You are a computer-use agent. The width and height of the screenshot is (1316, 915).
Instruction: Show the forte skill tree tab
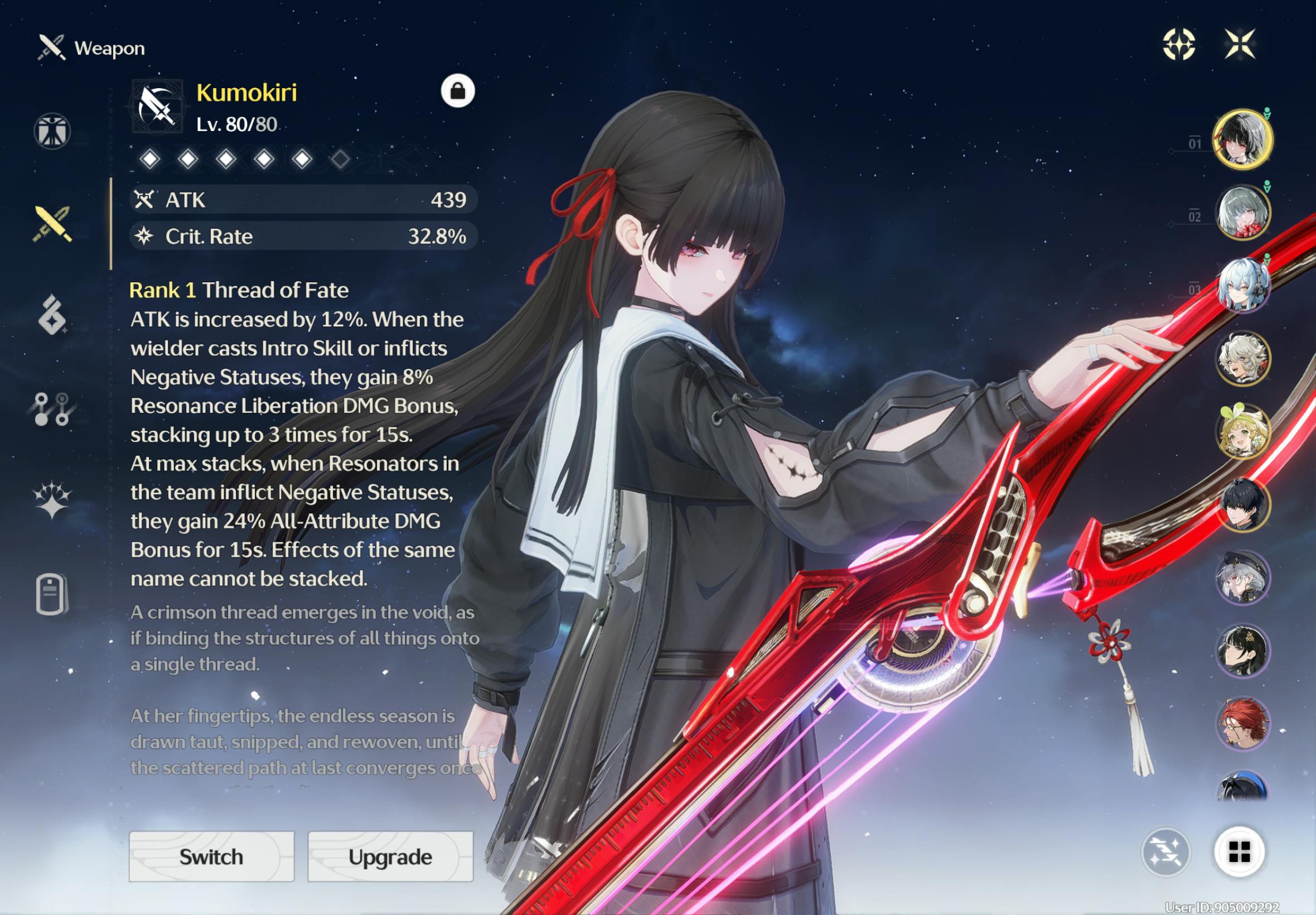coord(52,409)
